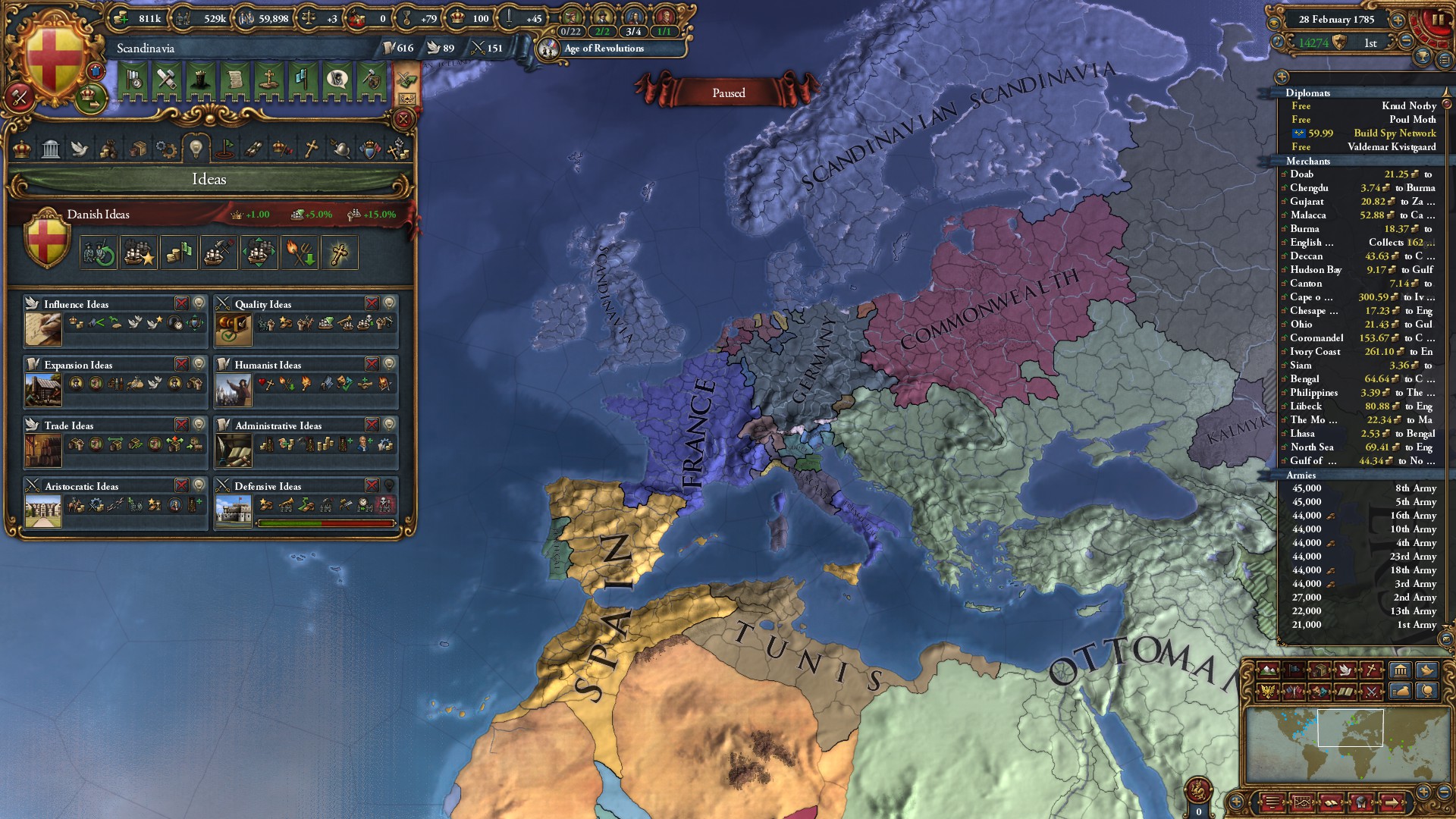Select the religious mapmode dove icon
Viewport: 1456px width, 819px height.
[1346, 670]
